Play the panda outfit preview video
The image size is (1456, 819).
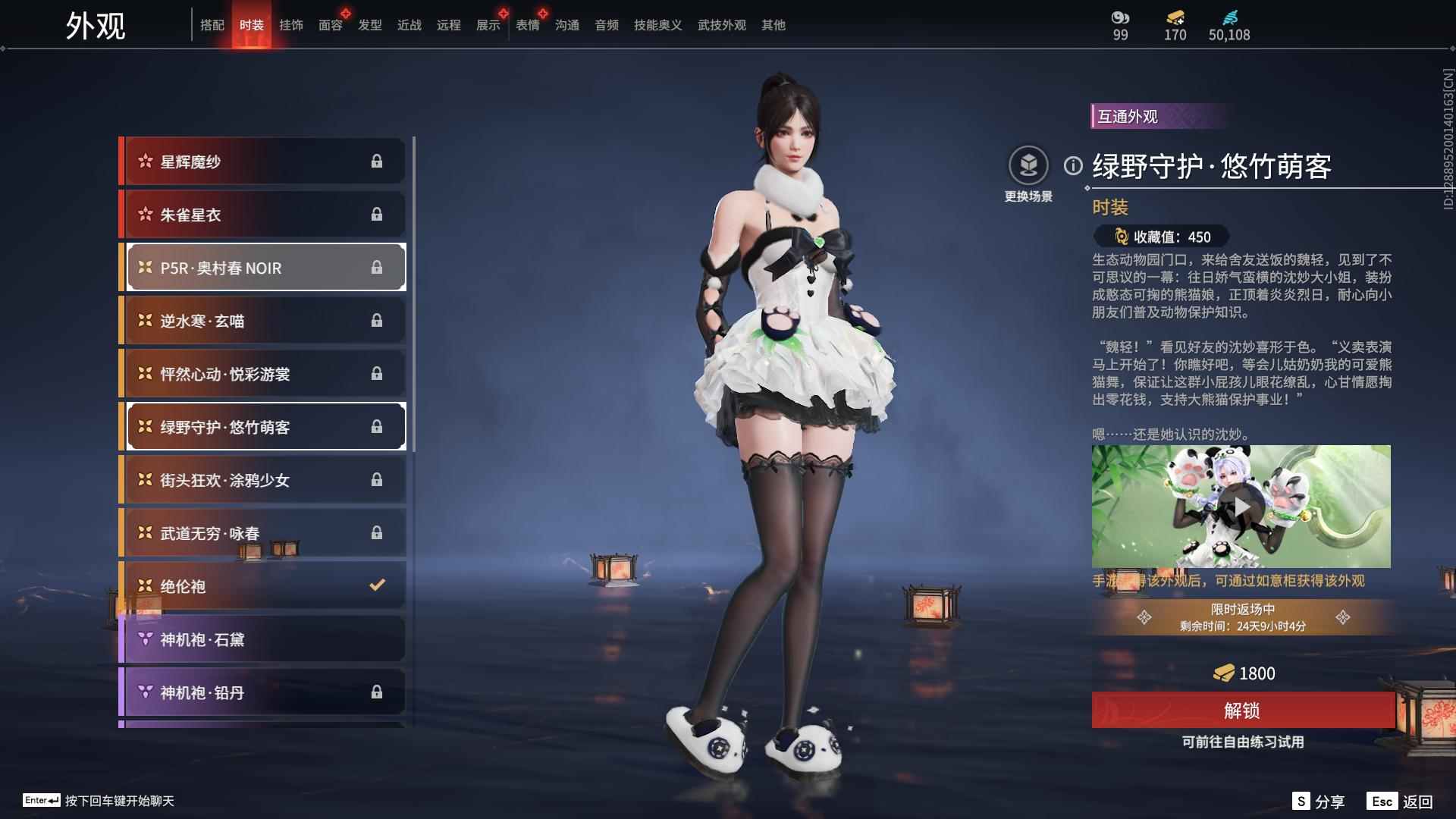[x=1245, y=506]
